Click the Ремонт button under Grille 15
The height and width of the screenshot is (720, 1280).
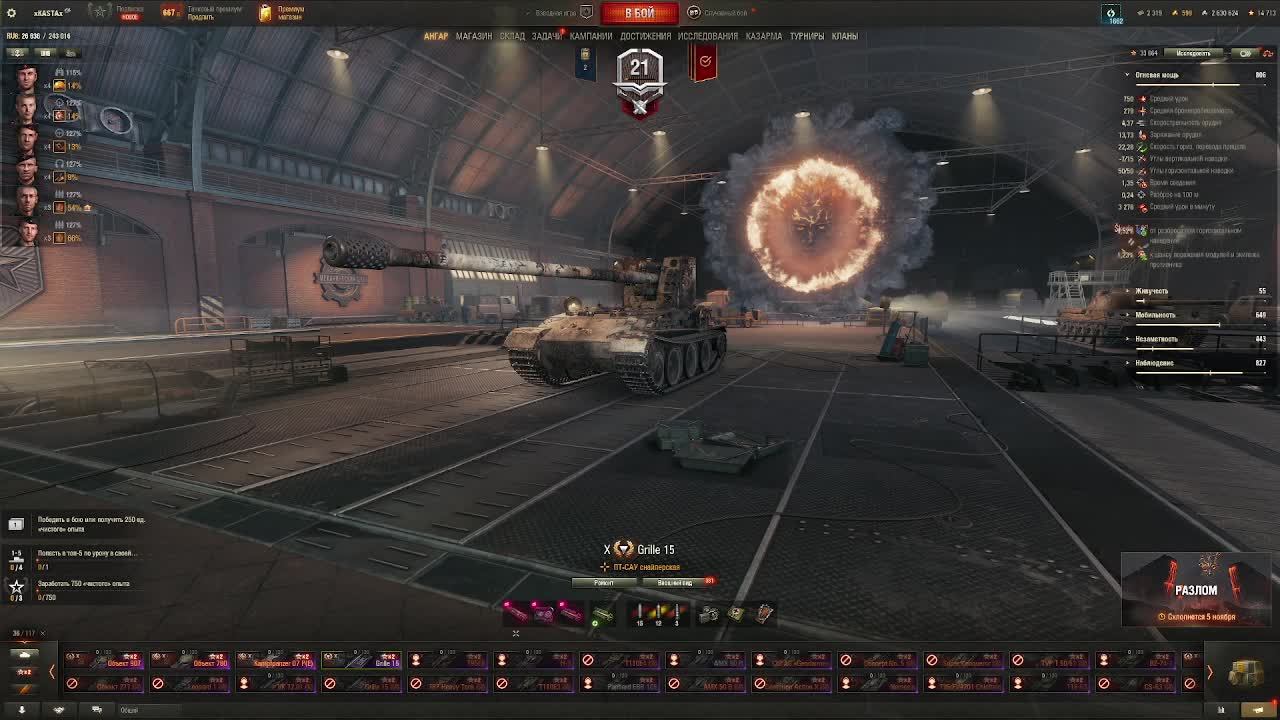tap(604, 582)
